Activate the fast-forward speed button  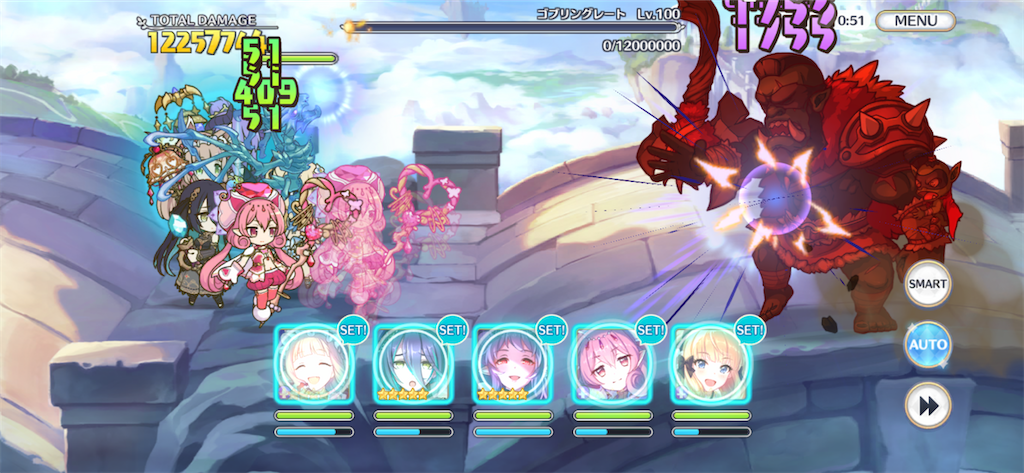point(927,405)
